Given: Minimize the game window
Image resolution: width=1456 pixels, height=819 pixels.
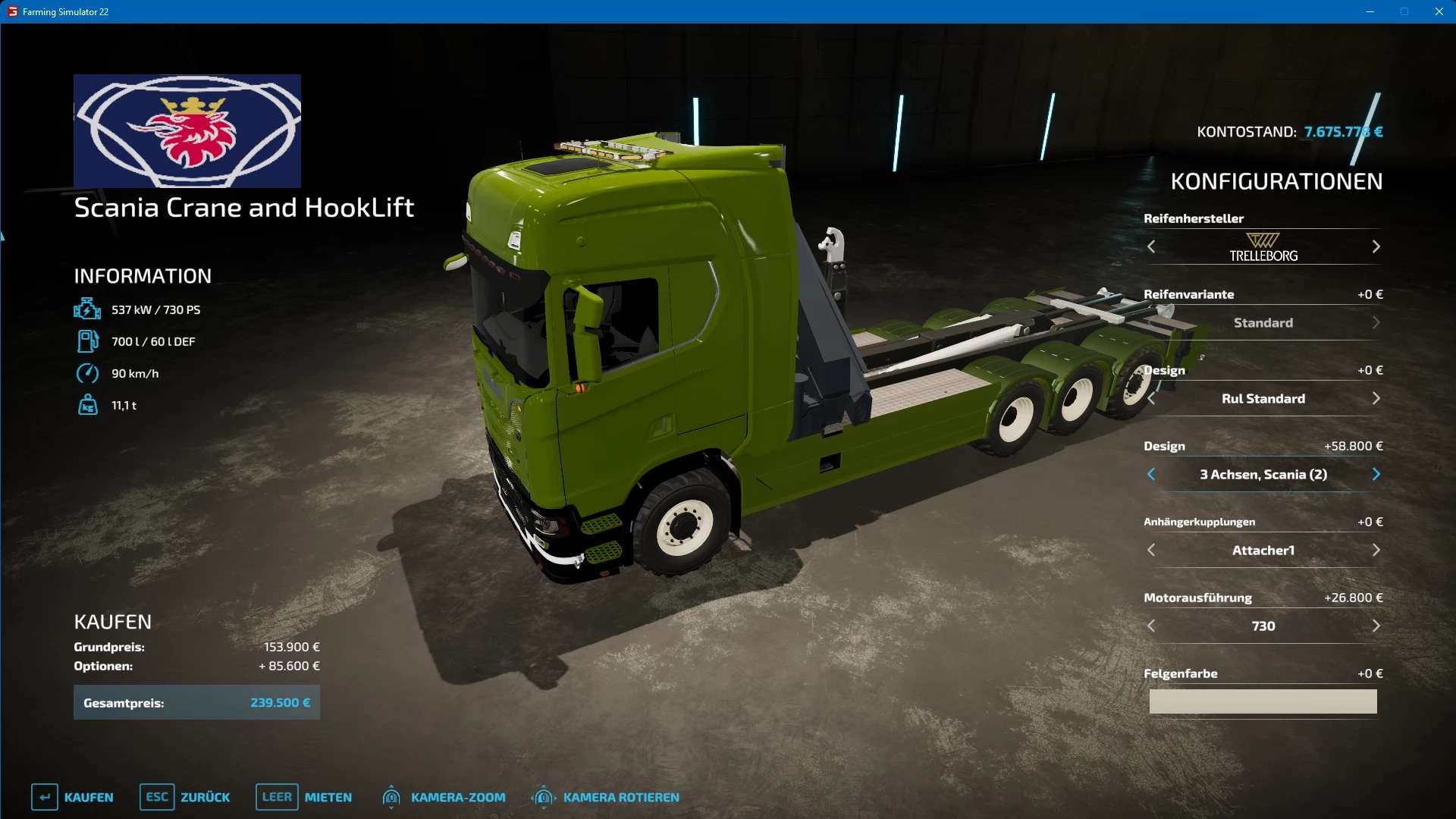Looking at the screenshot, I should pos(1370,11).
